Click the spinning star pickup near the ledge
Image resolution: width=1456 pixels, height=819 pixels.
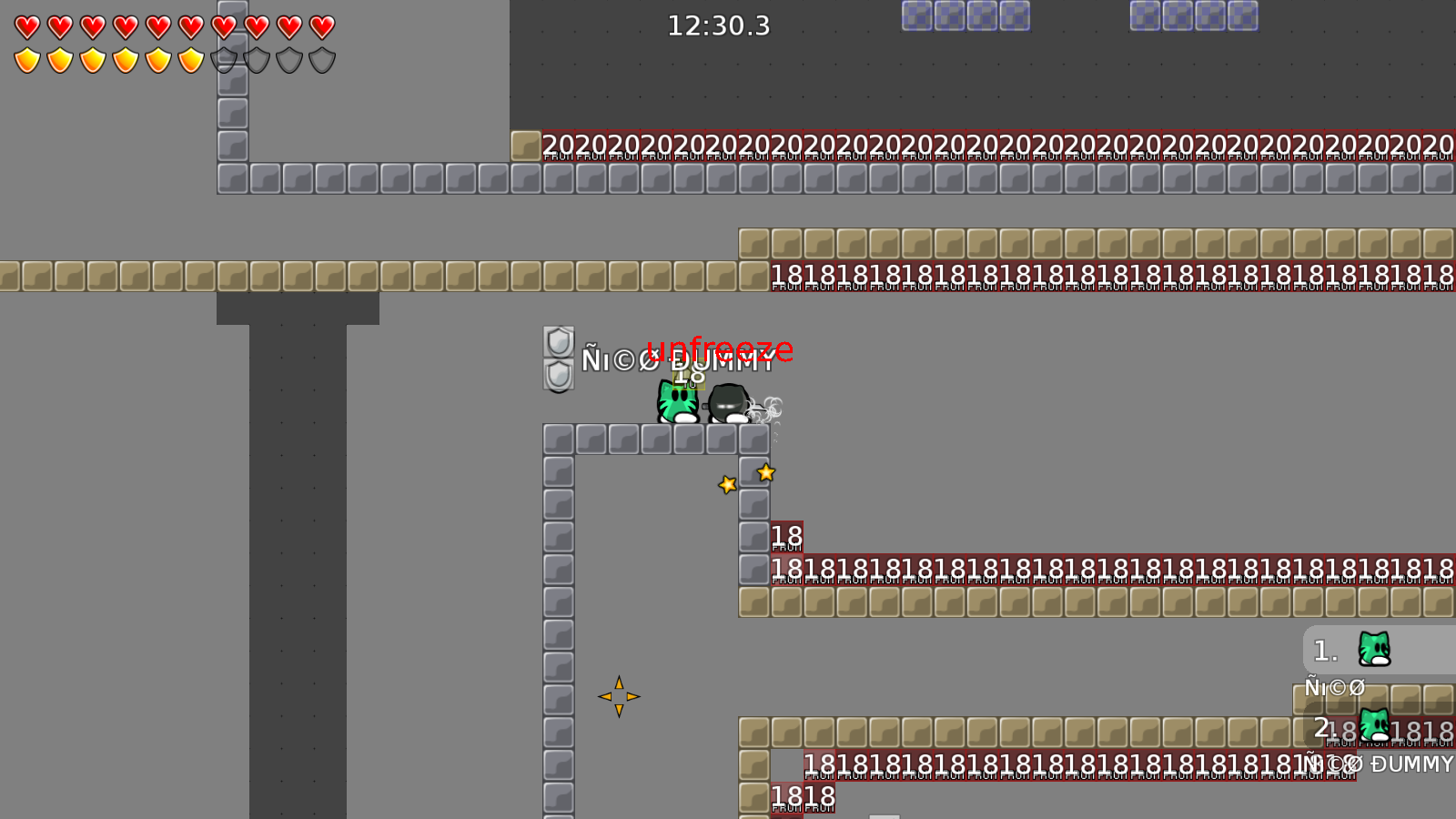(x=765, y=471)
